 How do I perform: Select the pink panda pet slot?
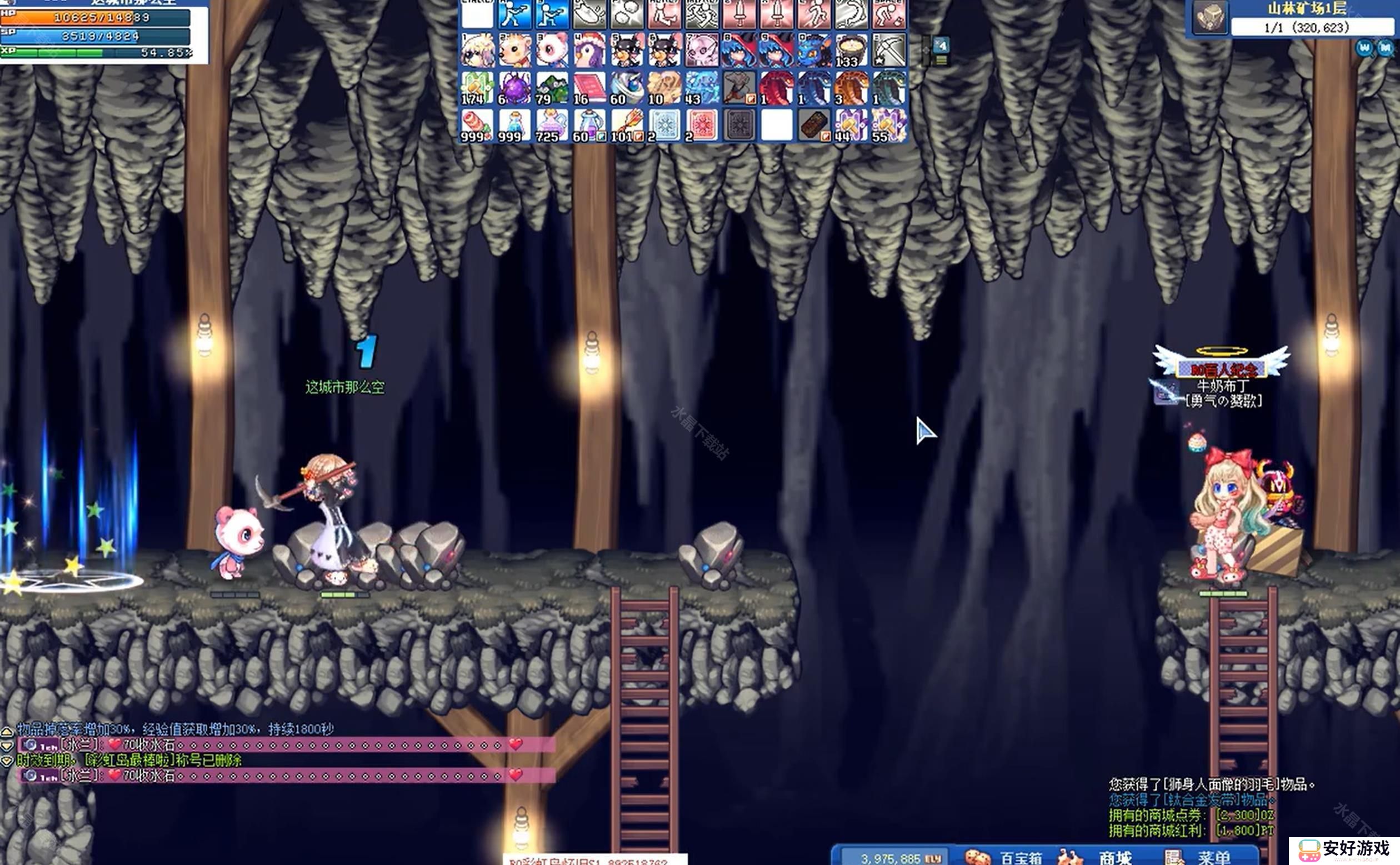(552, 50)
